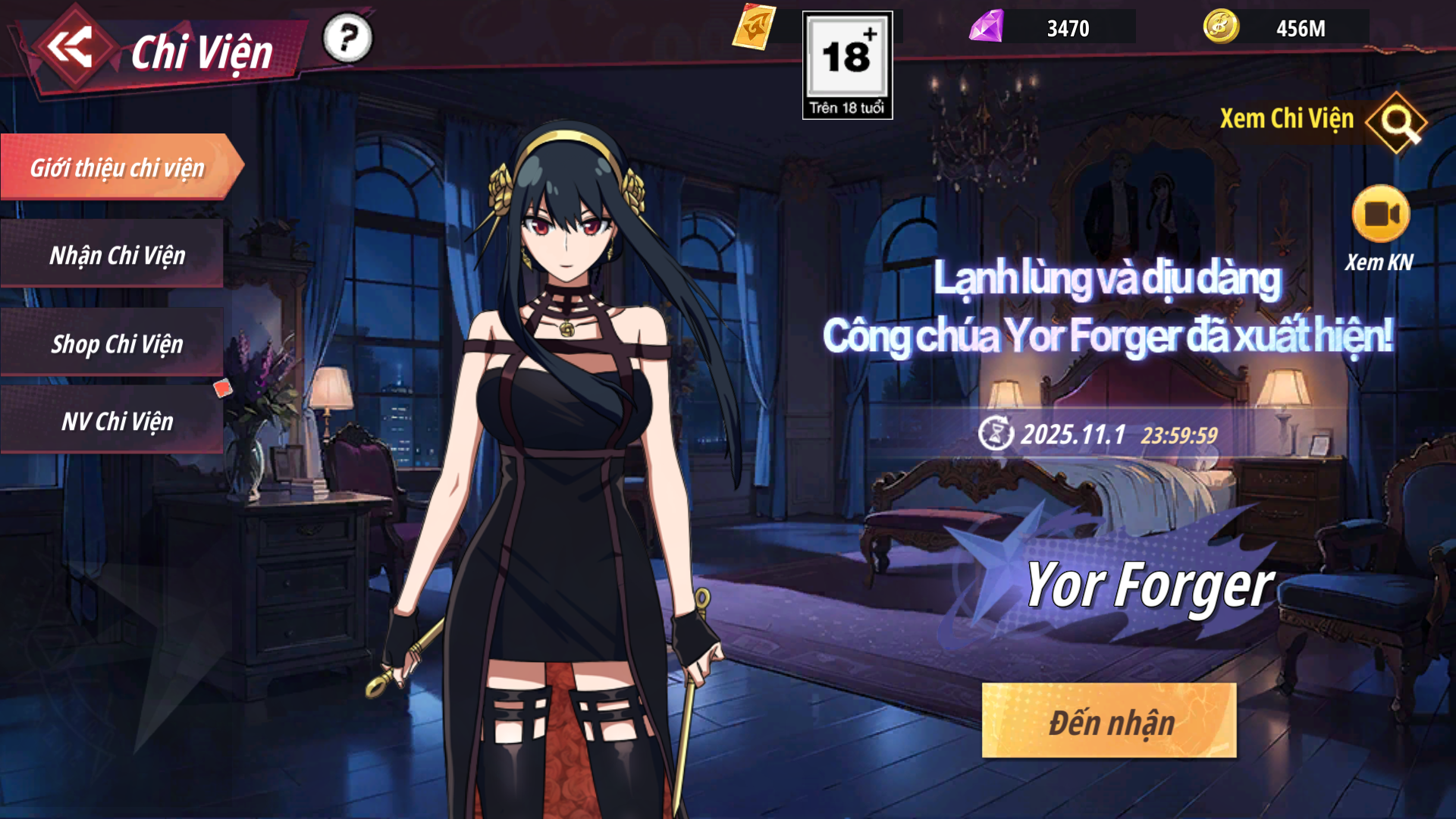Tap the orange ticket currency icon
The width and height of the screenshot is (1456, 819).
754,27
